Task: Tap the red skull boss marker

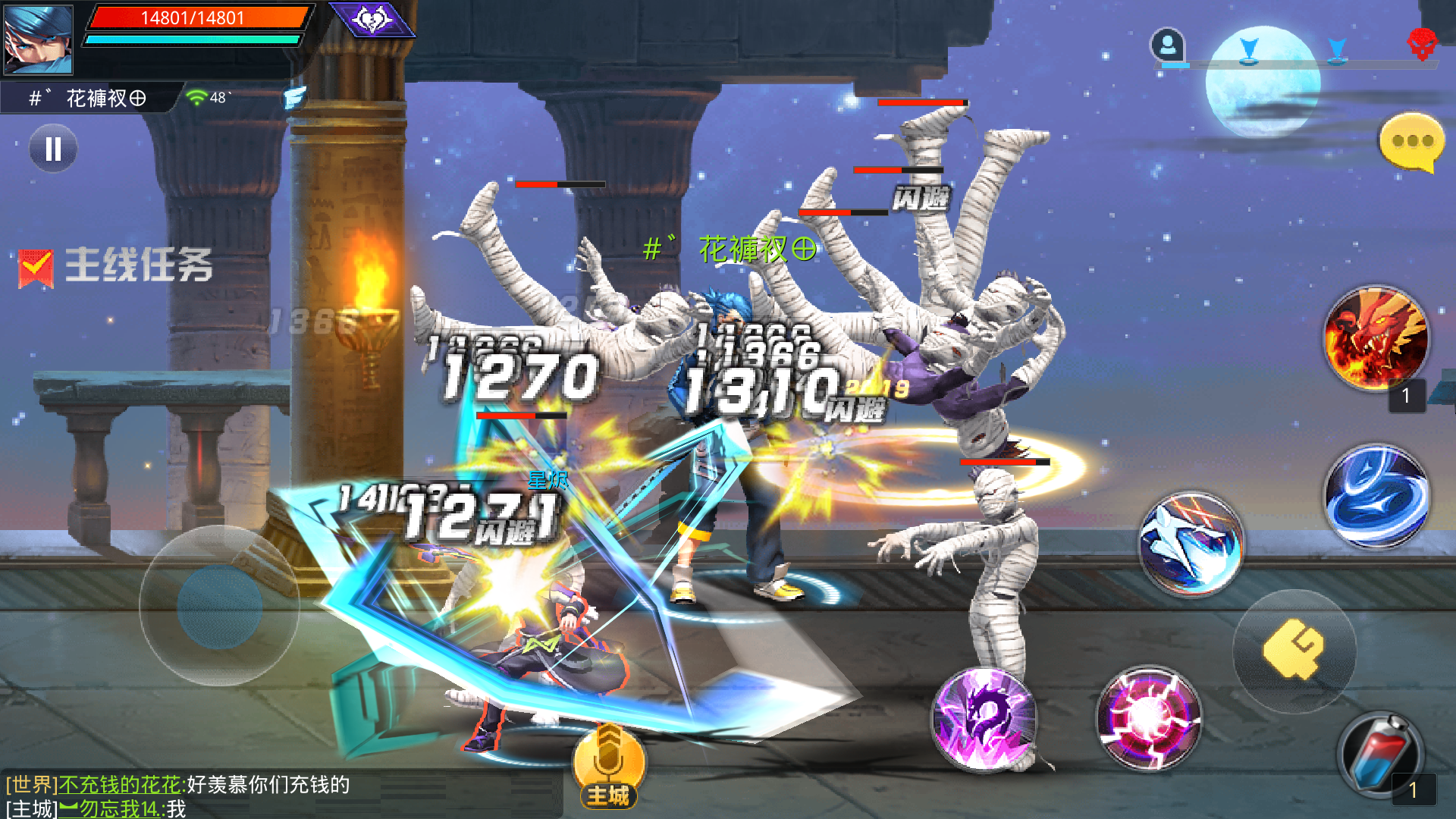Action: click(x=1422, y=44)
